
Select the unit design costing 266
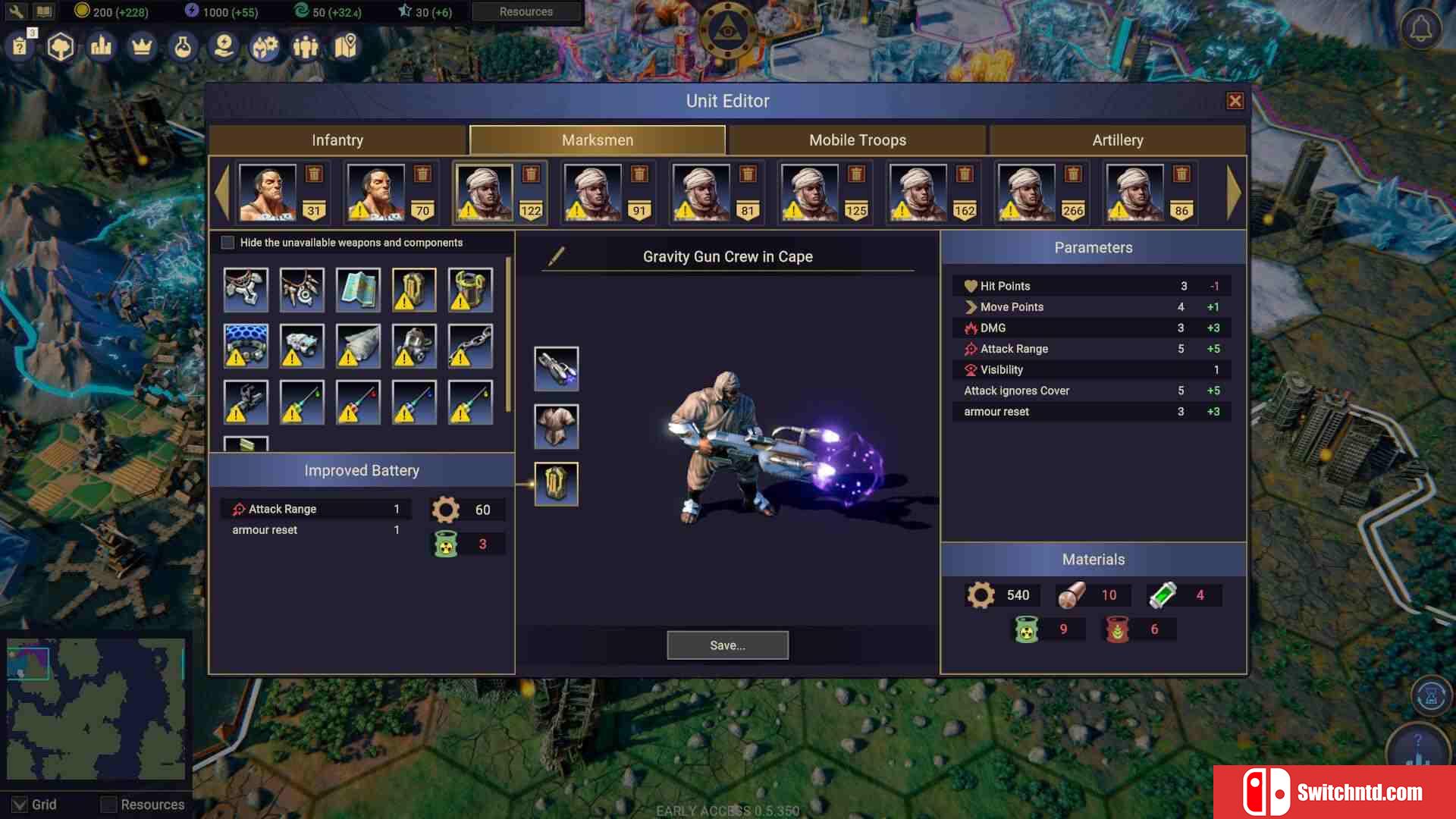[1027, 193]
